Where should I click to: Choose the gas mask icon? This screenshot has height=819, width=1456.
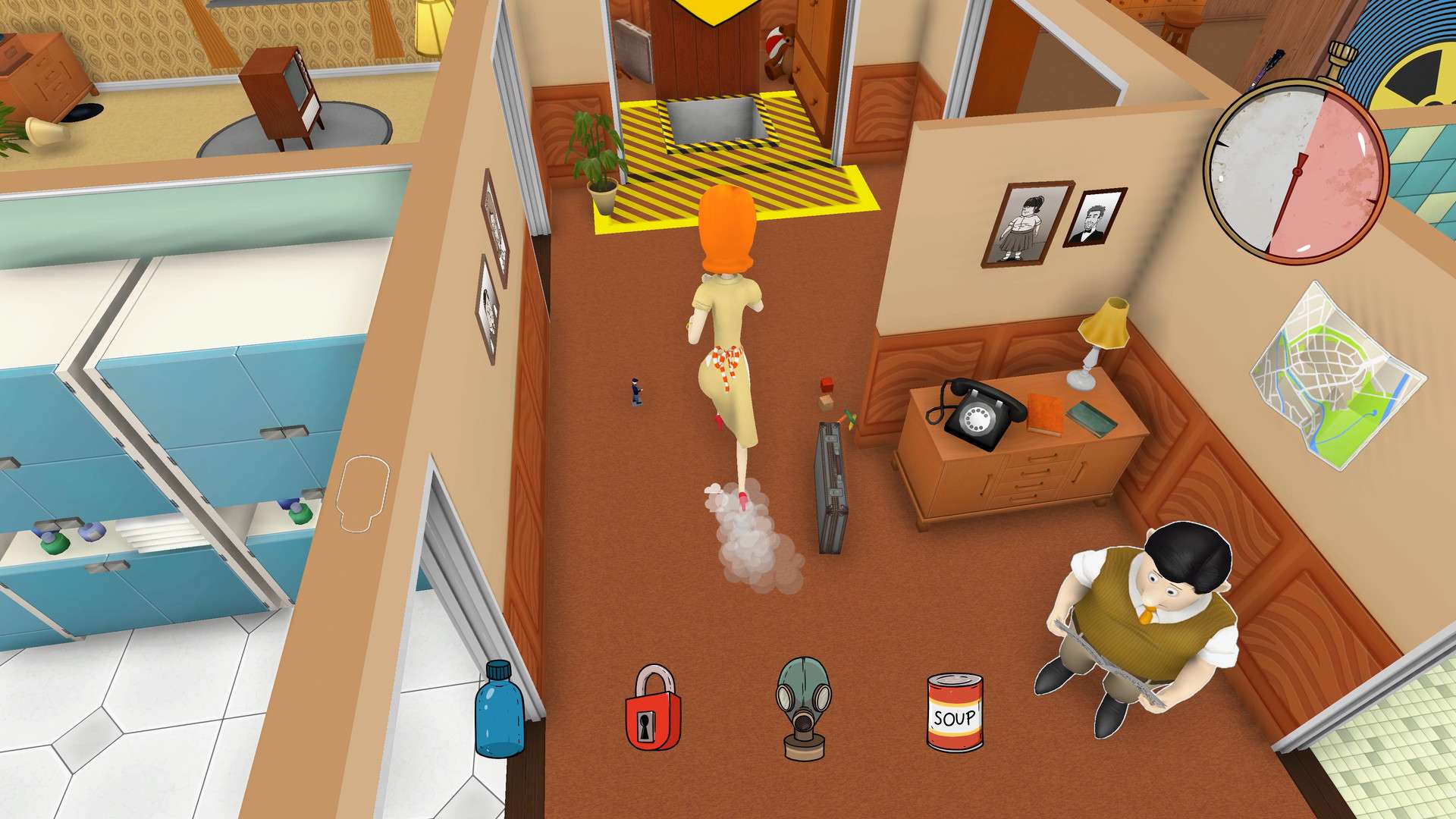804,707
